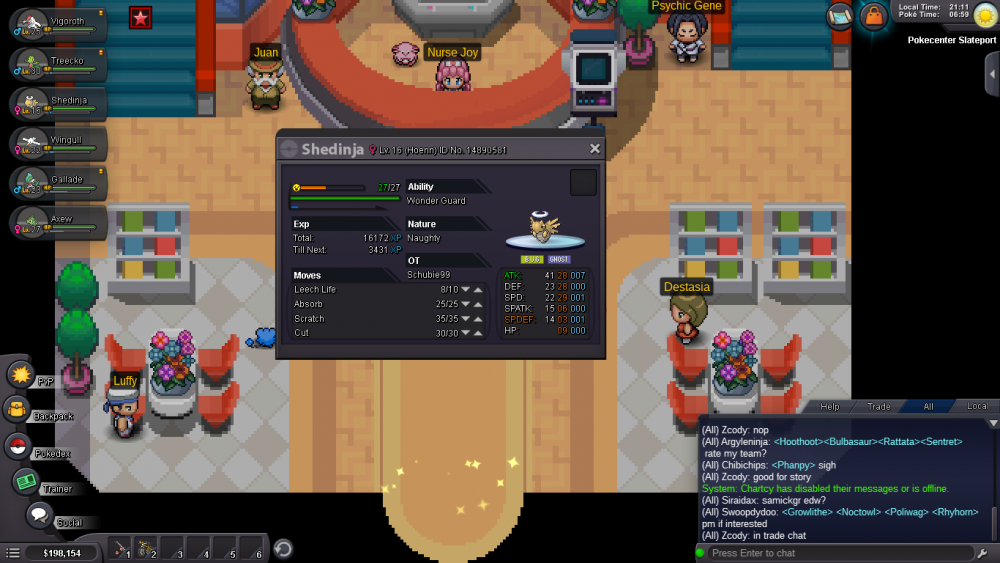Move Leech Life down in the move list
Screen dimensions: 1000x563
click(465, 290)
